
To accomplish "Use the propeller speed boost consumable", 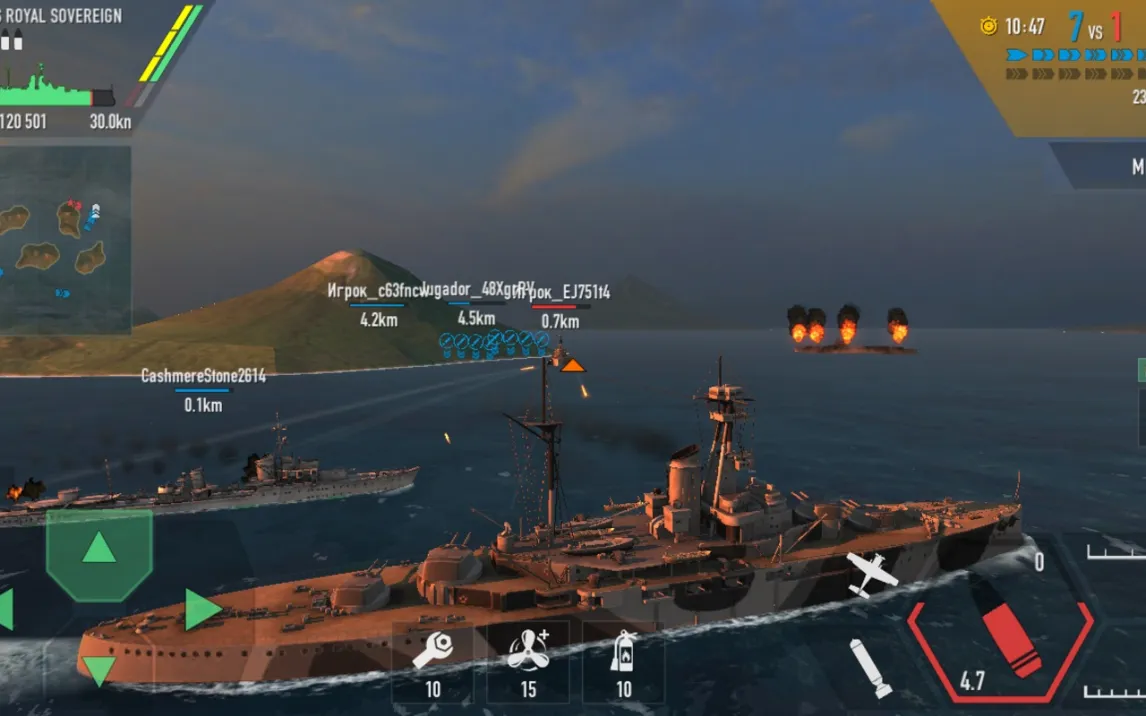I will tap(527, 658).
